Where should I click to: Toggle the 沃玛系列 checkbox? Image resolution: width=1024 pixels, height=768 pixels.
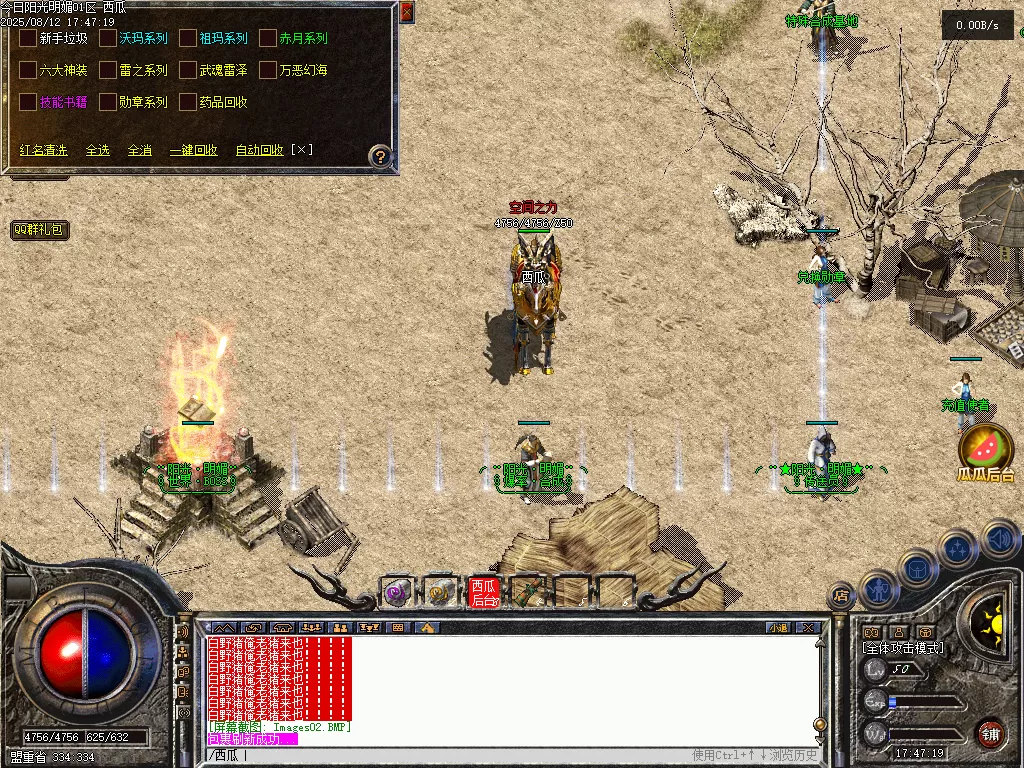pyautogui.click(x=108, y=38)
